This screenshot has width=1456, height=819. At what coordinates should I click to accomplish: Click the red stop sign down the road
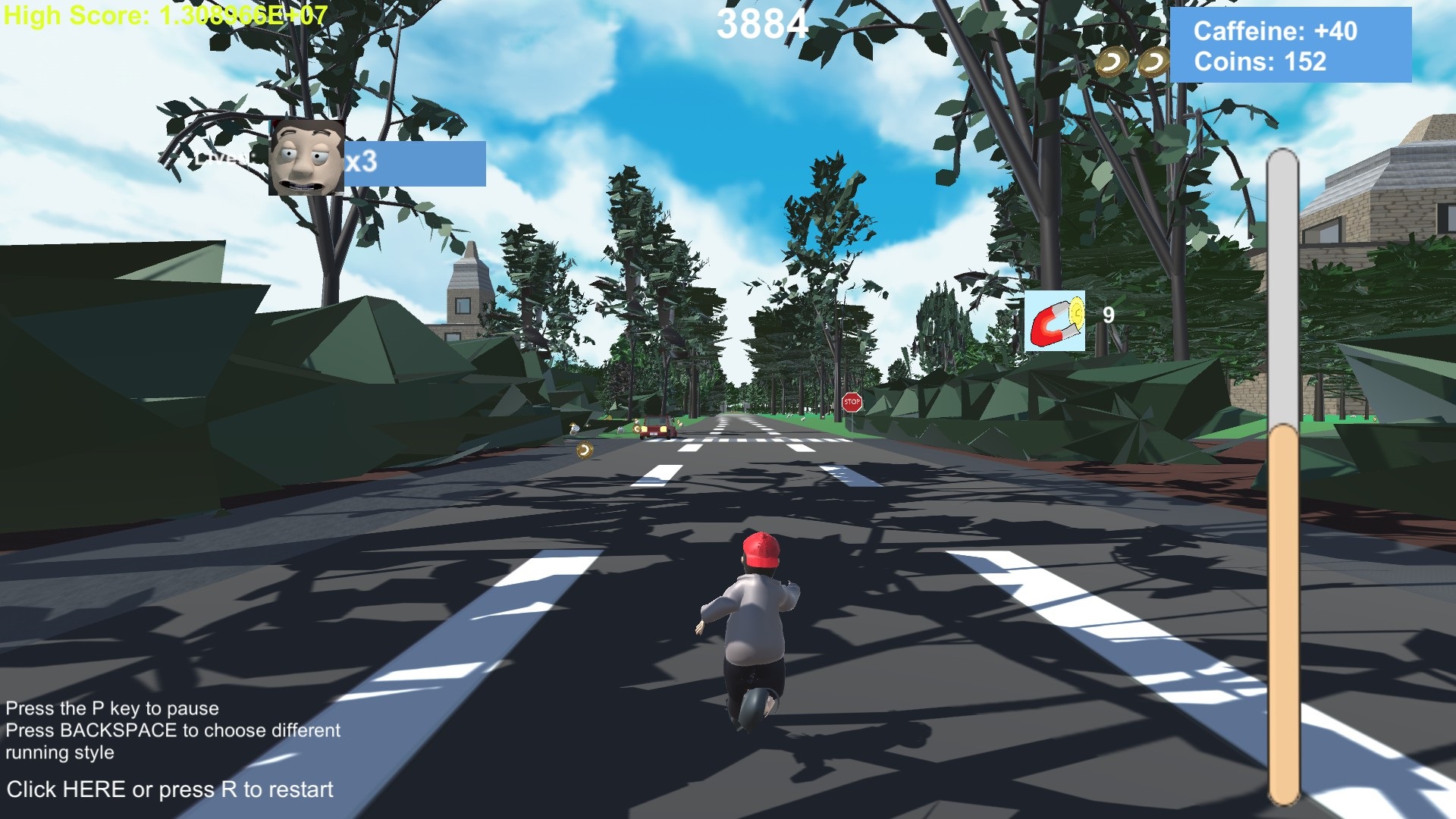(851, 403)
